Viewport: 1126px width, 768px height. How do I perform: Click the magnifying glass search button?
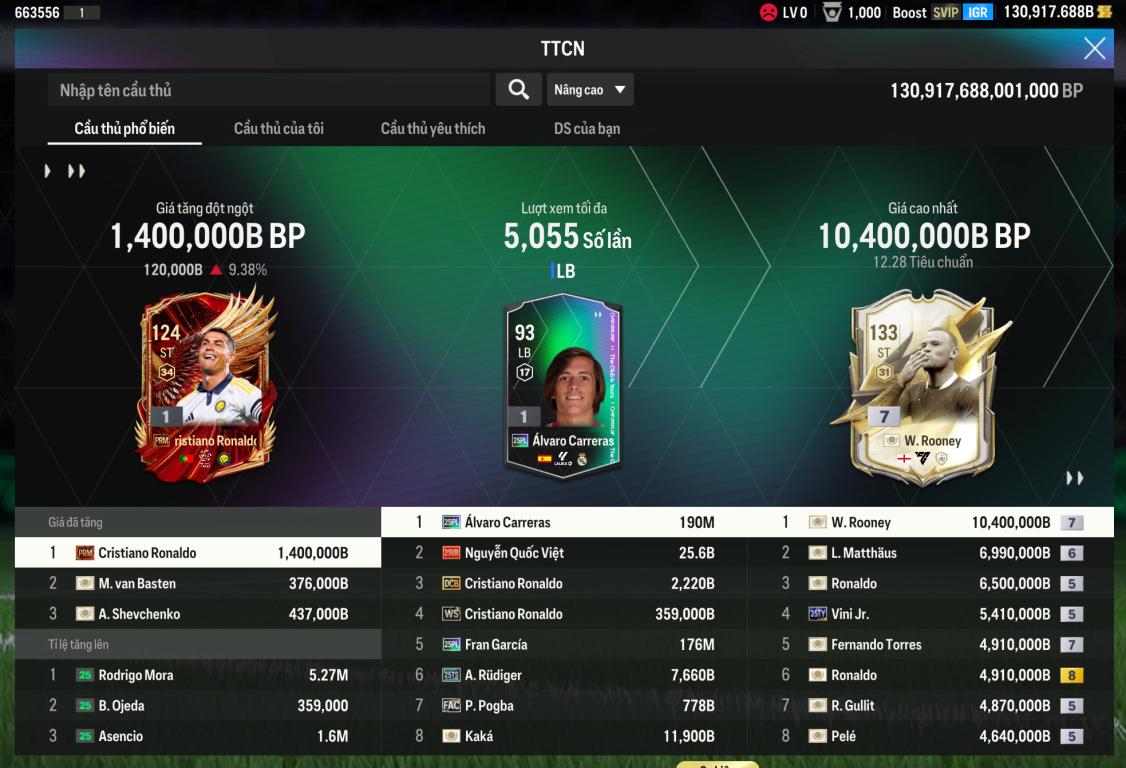coord(518,90)
